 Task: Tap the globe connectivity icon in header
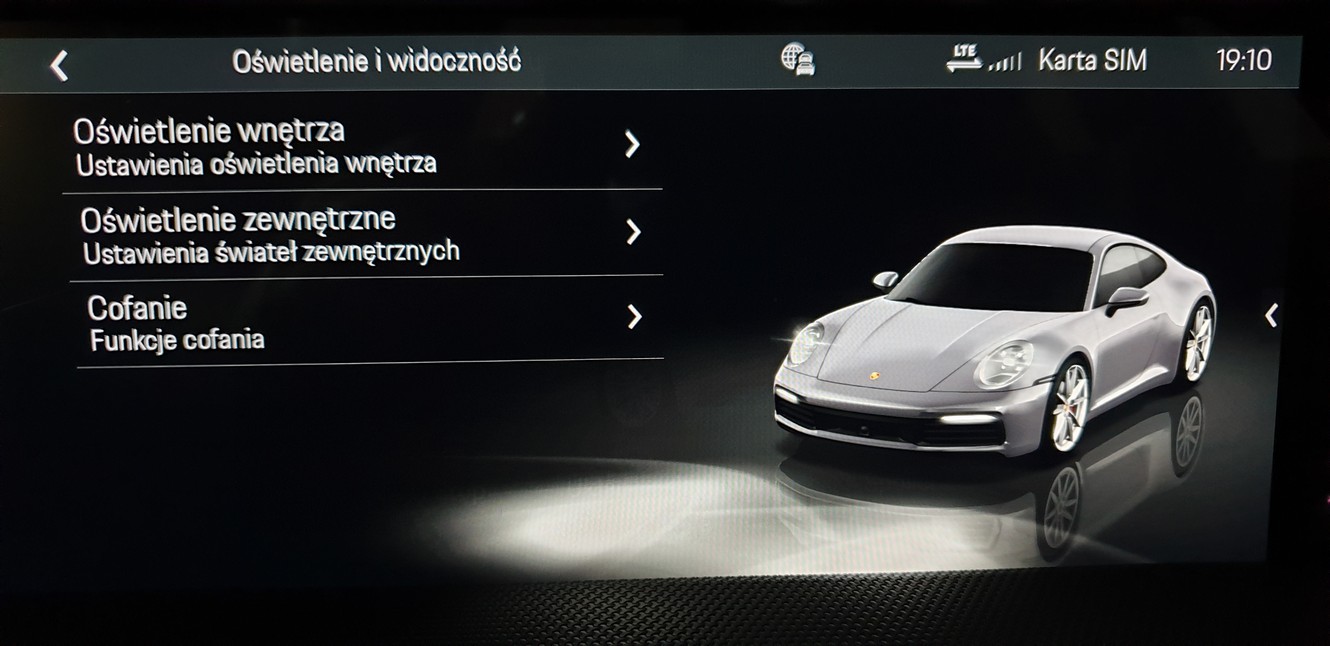797,60
